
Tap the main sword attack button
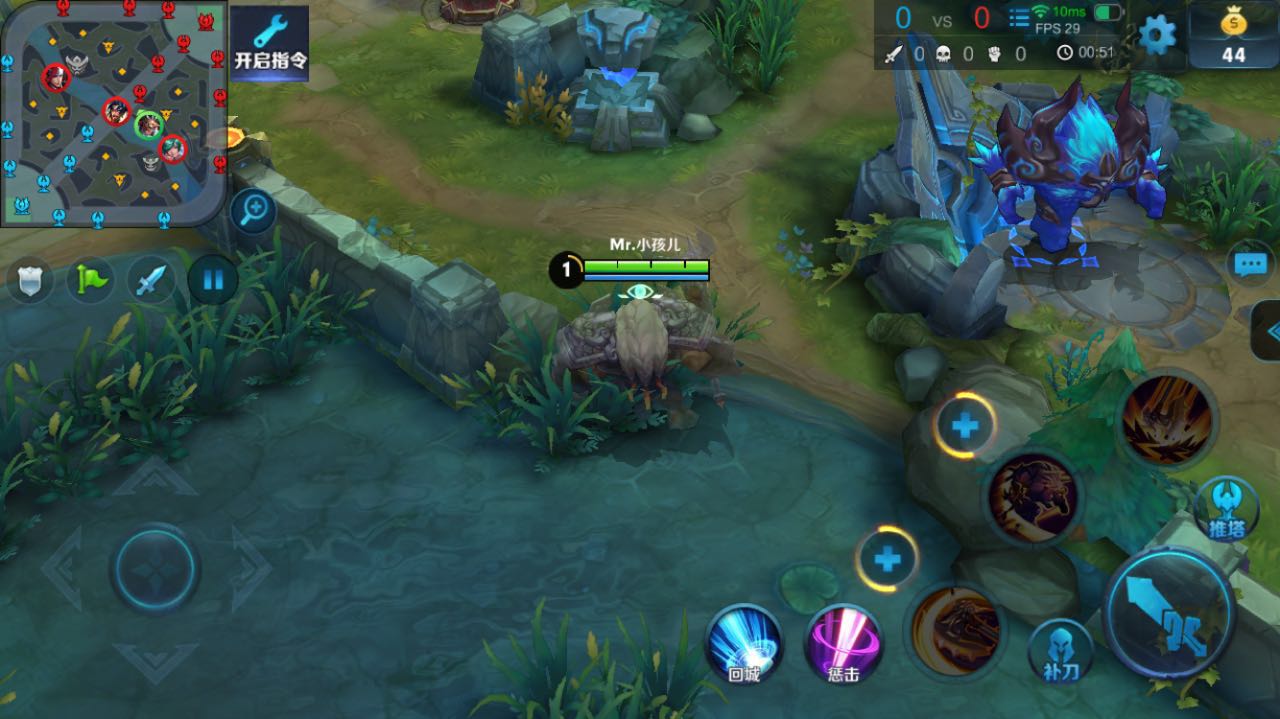1168,614
